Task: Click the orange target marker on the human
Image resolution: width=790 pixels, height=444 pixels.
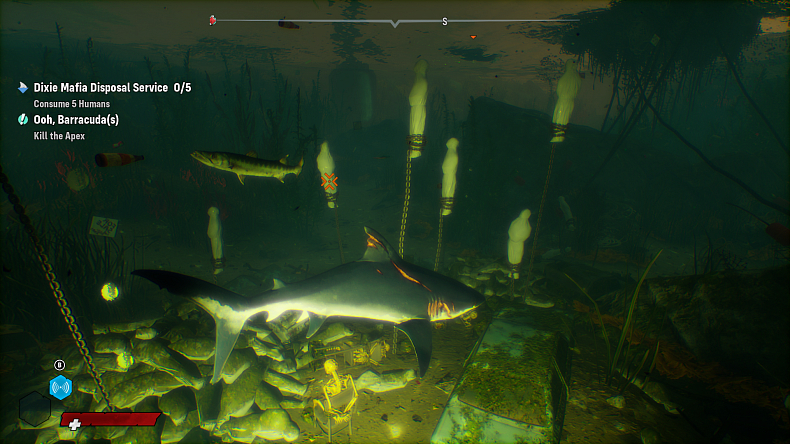Action: click(x=329, y=182)
